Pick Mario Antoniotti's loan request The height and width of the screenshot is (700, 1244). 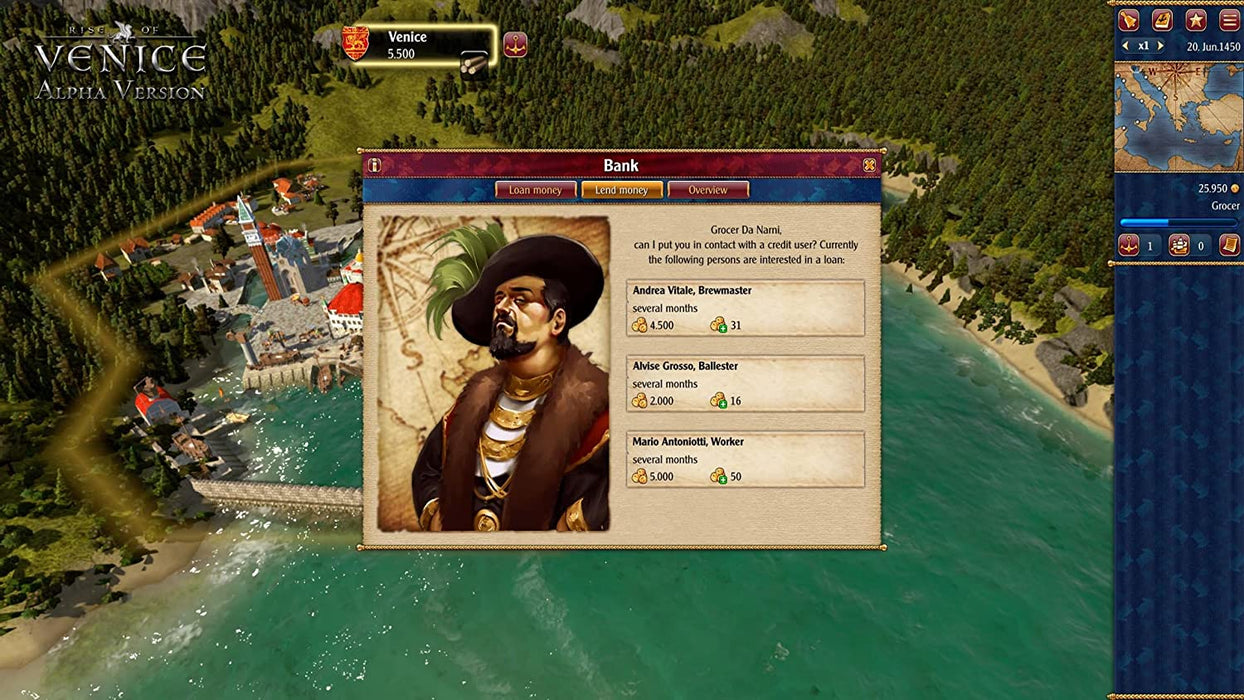(x=745, y=459)
